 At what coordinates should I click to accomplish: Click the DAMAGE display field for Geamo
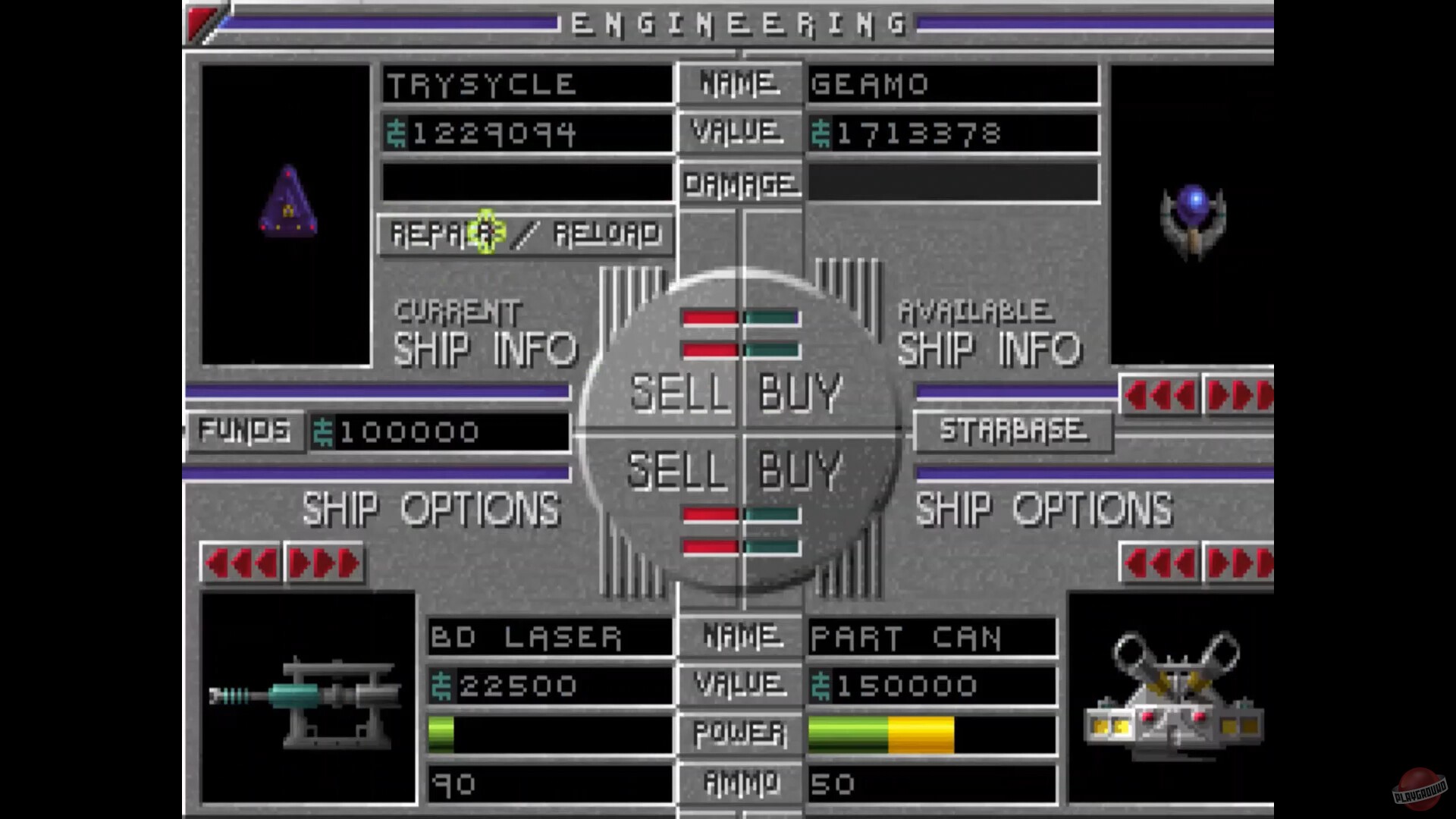(952, 184)
